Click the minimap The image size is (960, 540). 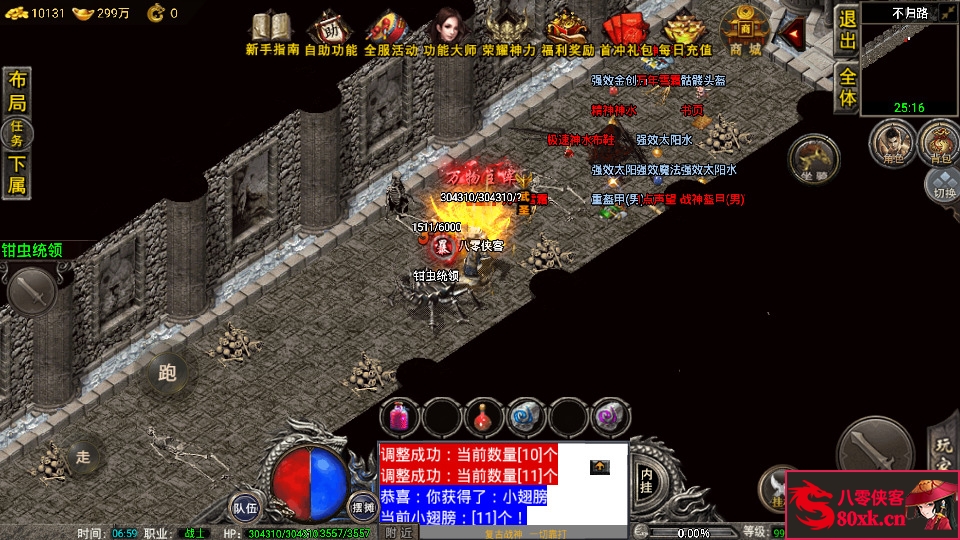pyautogui.click(x=909, y=62)
